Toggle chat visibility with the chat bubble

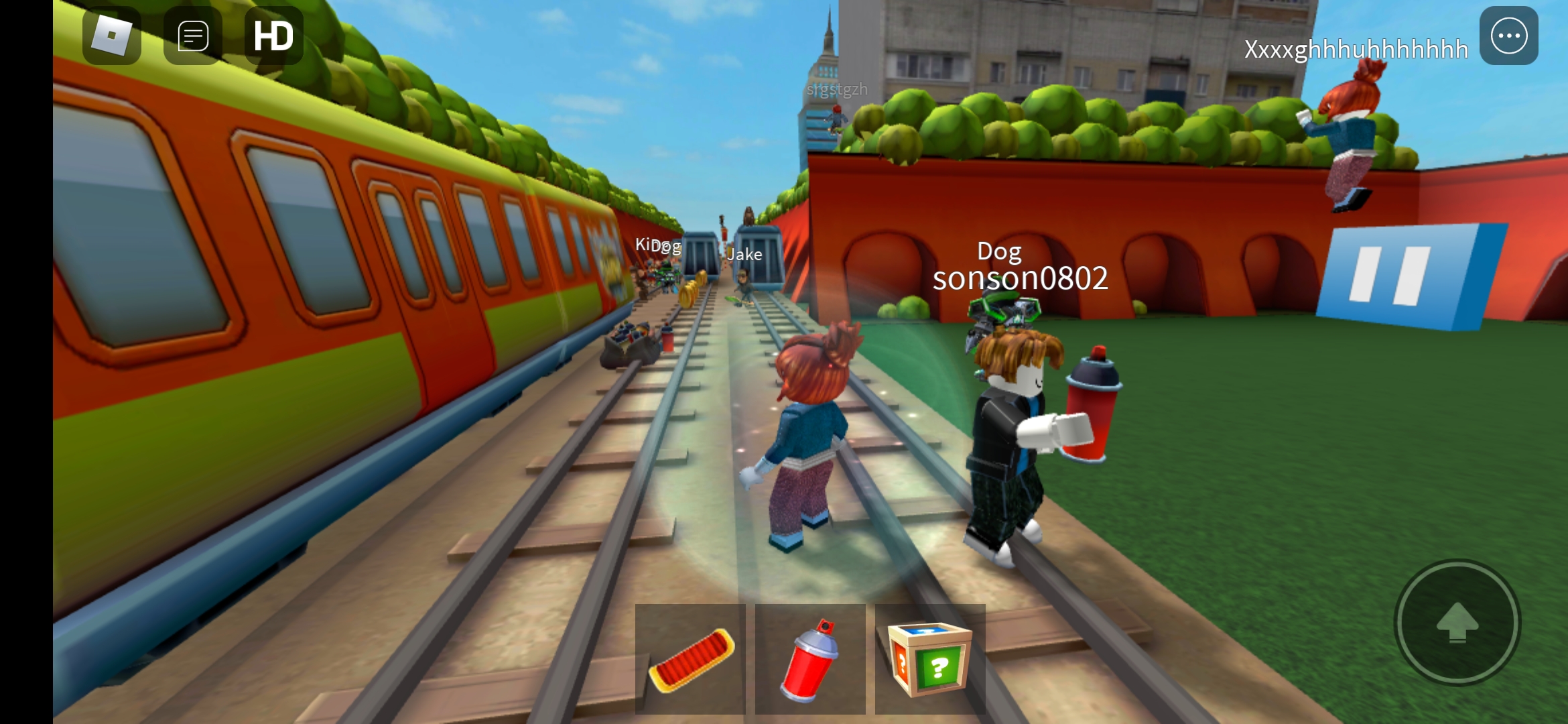(192, 36)
